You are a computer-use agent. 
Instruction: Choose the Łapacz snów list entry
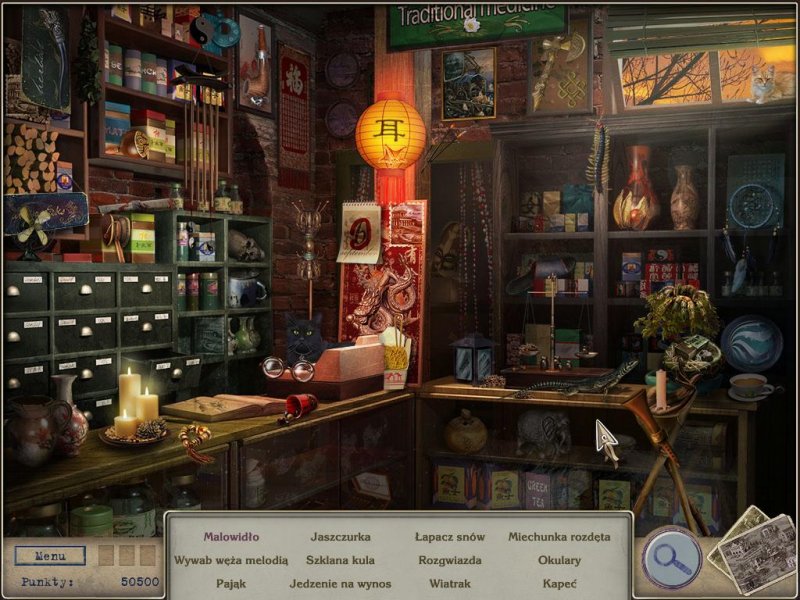tap(448, 537)
